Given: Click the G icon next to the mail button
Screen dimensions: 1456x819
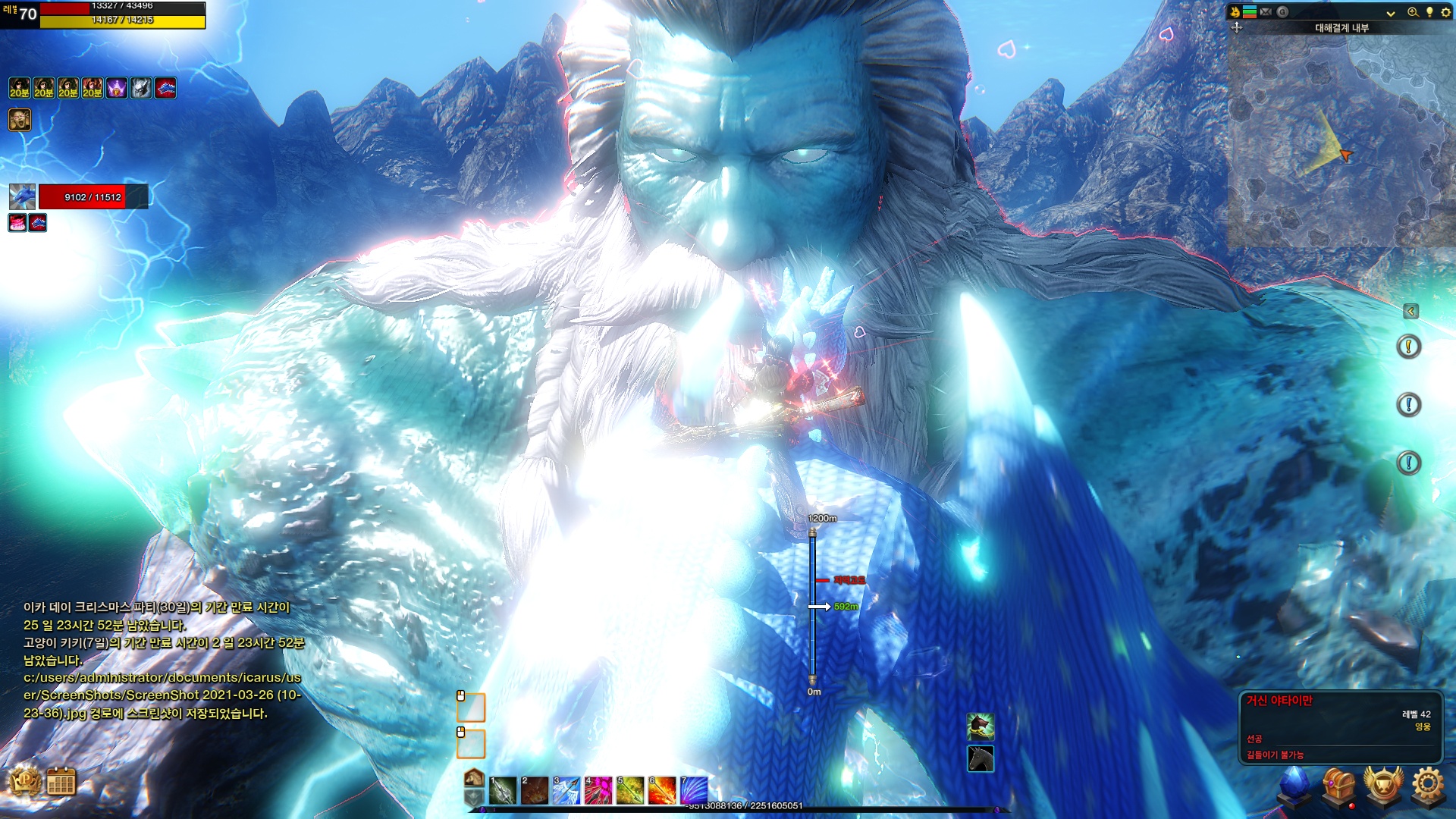Looking at the screenshot, I should (1282, 11).
